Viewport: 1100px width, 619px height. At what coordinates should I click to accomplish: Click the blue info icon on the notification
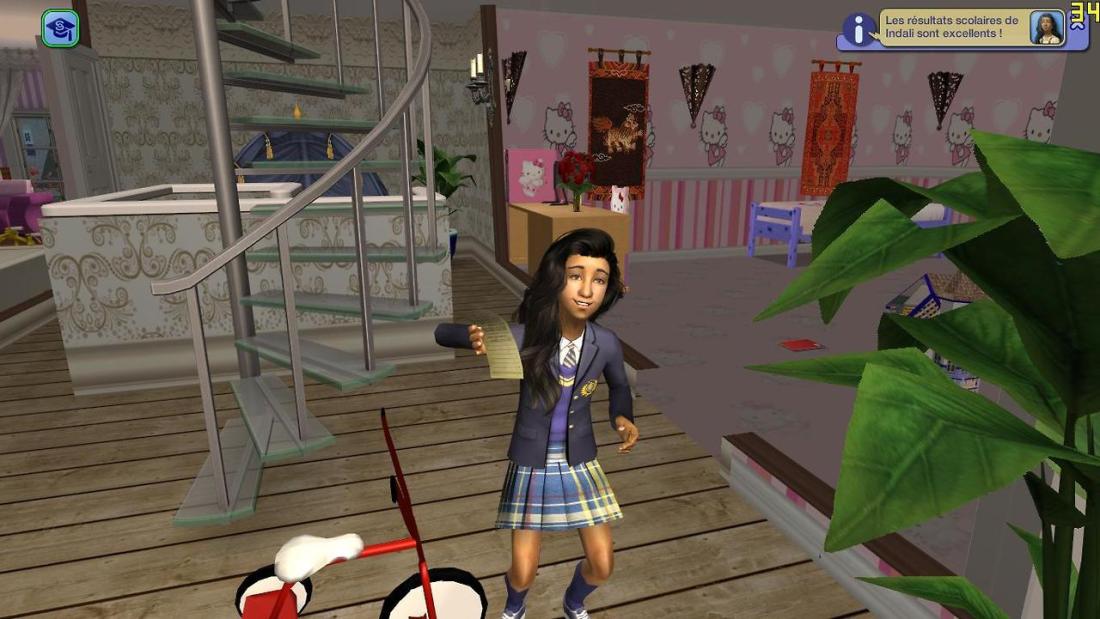(x=859, y=29)
